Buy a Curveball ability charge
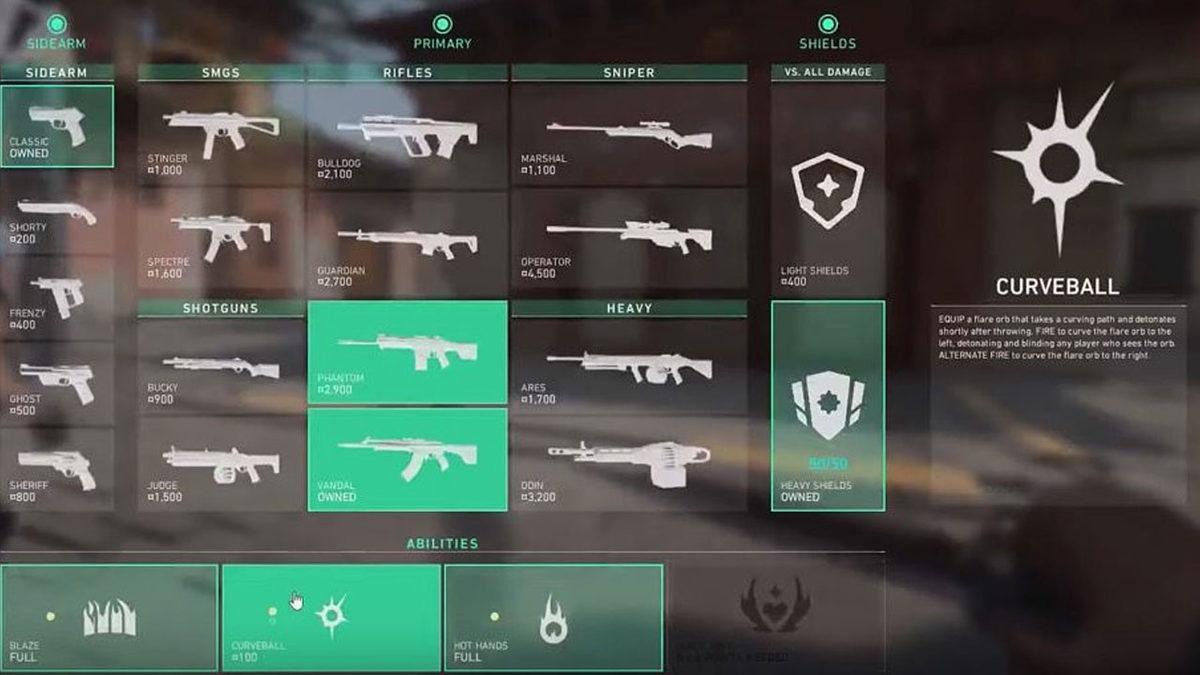Viewport: 1200px width, 675px height. [x=331, y=617]
